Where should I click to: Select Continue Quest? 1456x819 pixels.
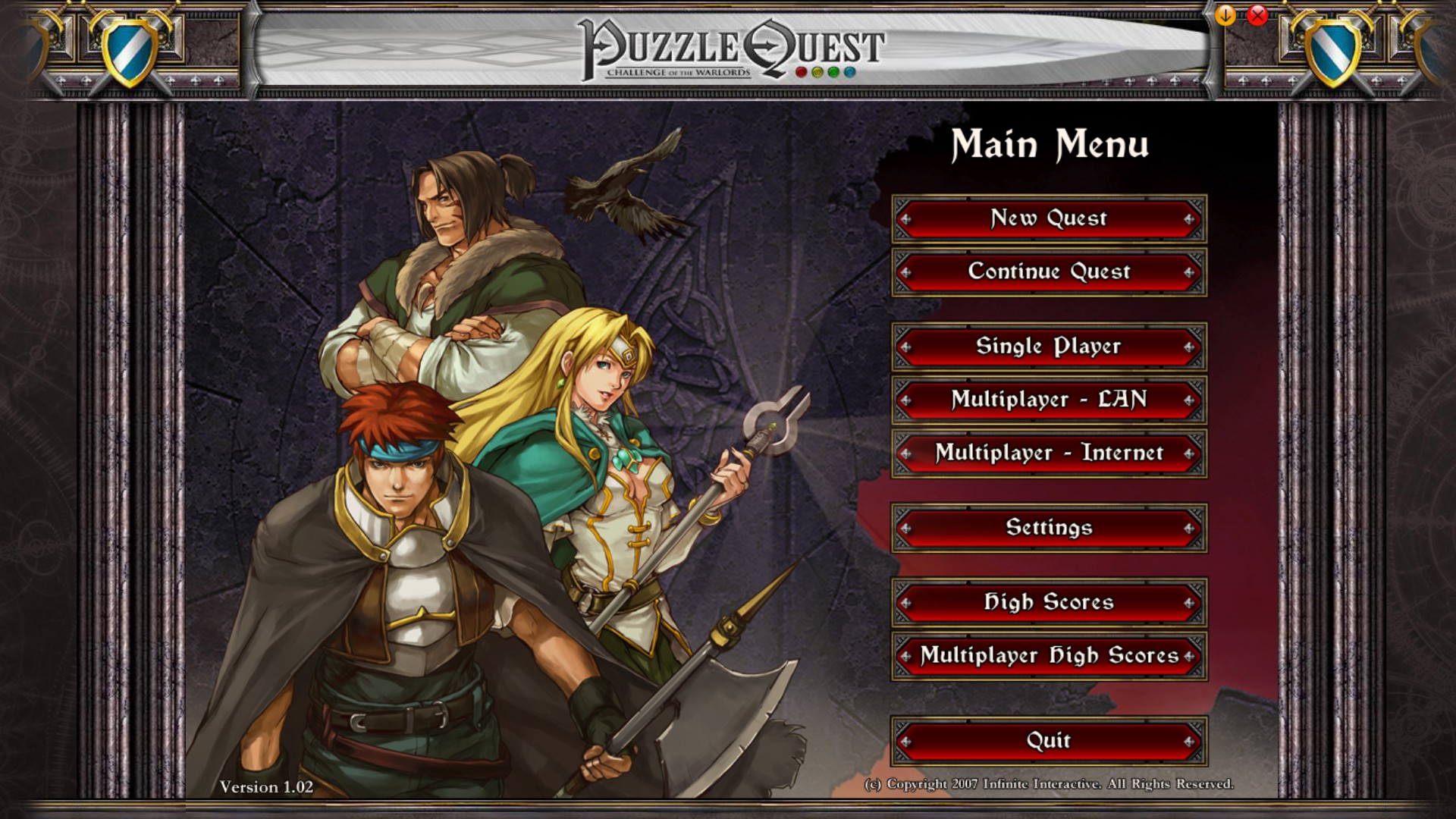click(x=1049, y=272)
